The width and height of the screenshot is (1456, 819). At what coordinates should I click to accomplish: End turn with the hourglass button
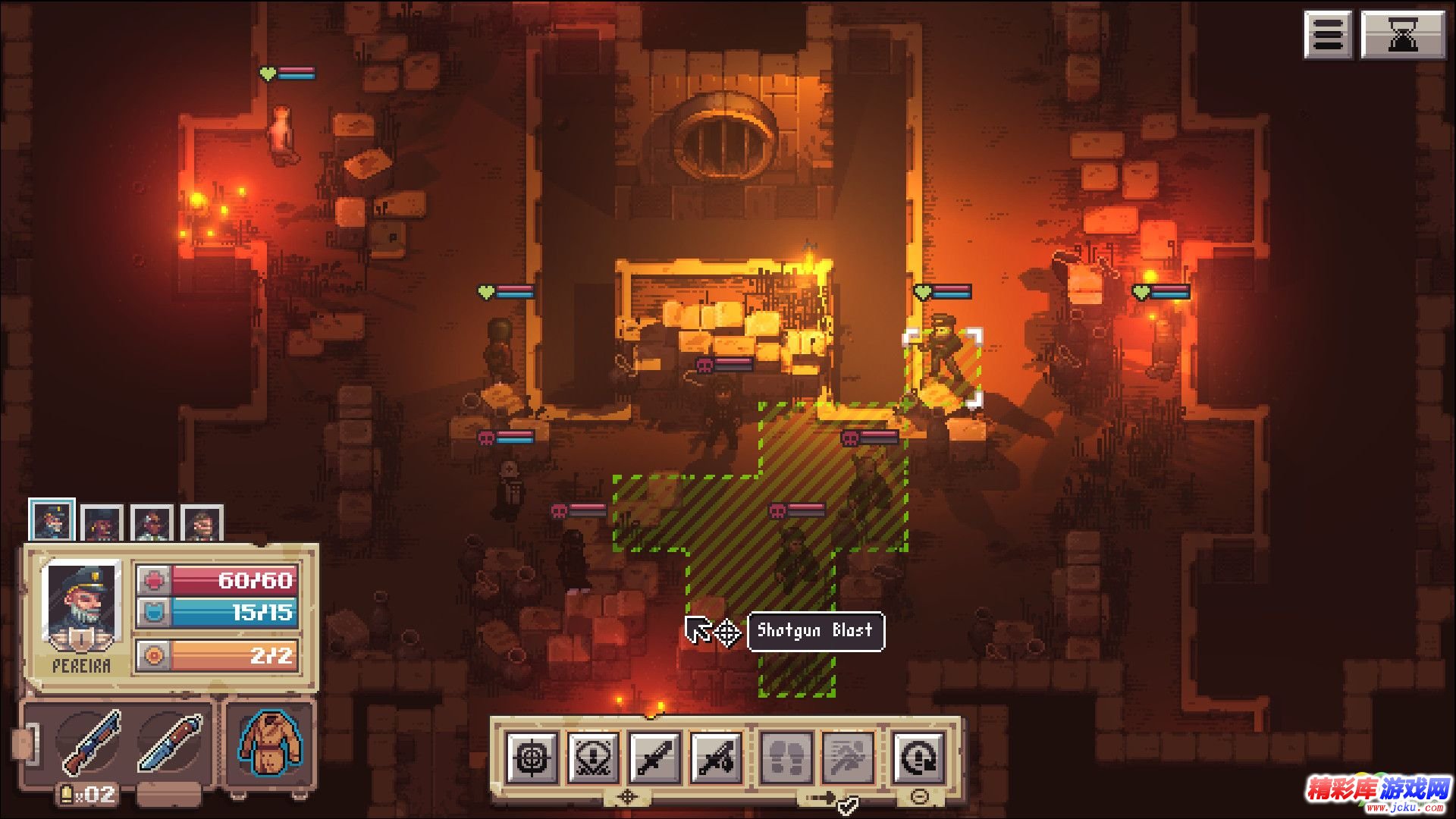(1402, 34)
